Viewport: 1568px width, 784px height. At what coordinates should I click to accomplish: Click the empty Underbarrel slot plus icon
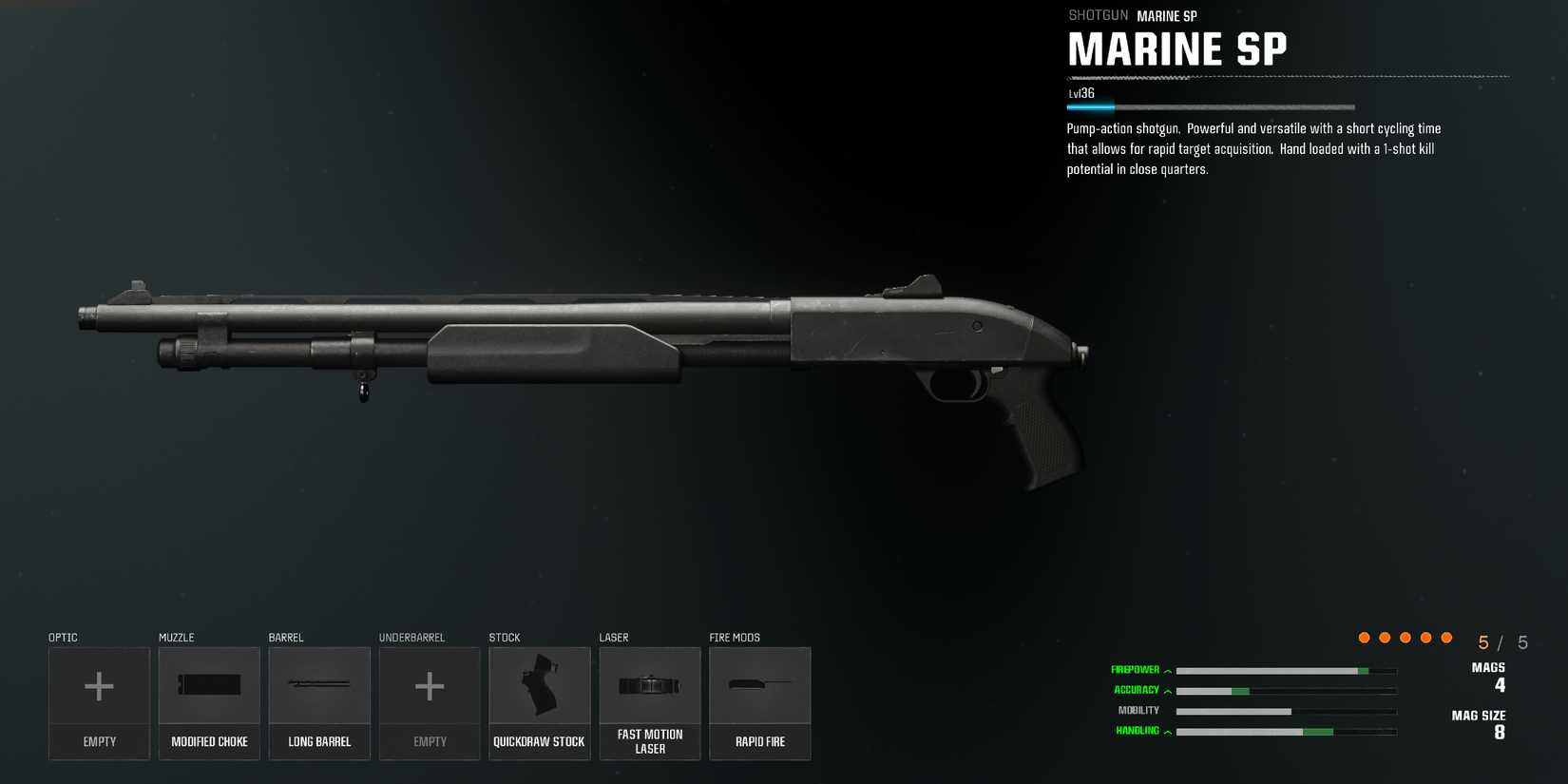430,684
